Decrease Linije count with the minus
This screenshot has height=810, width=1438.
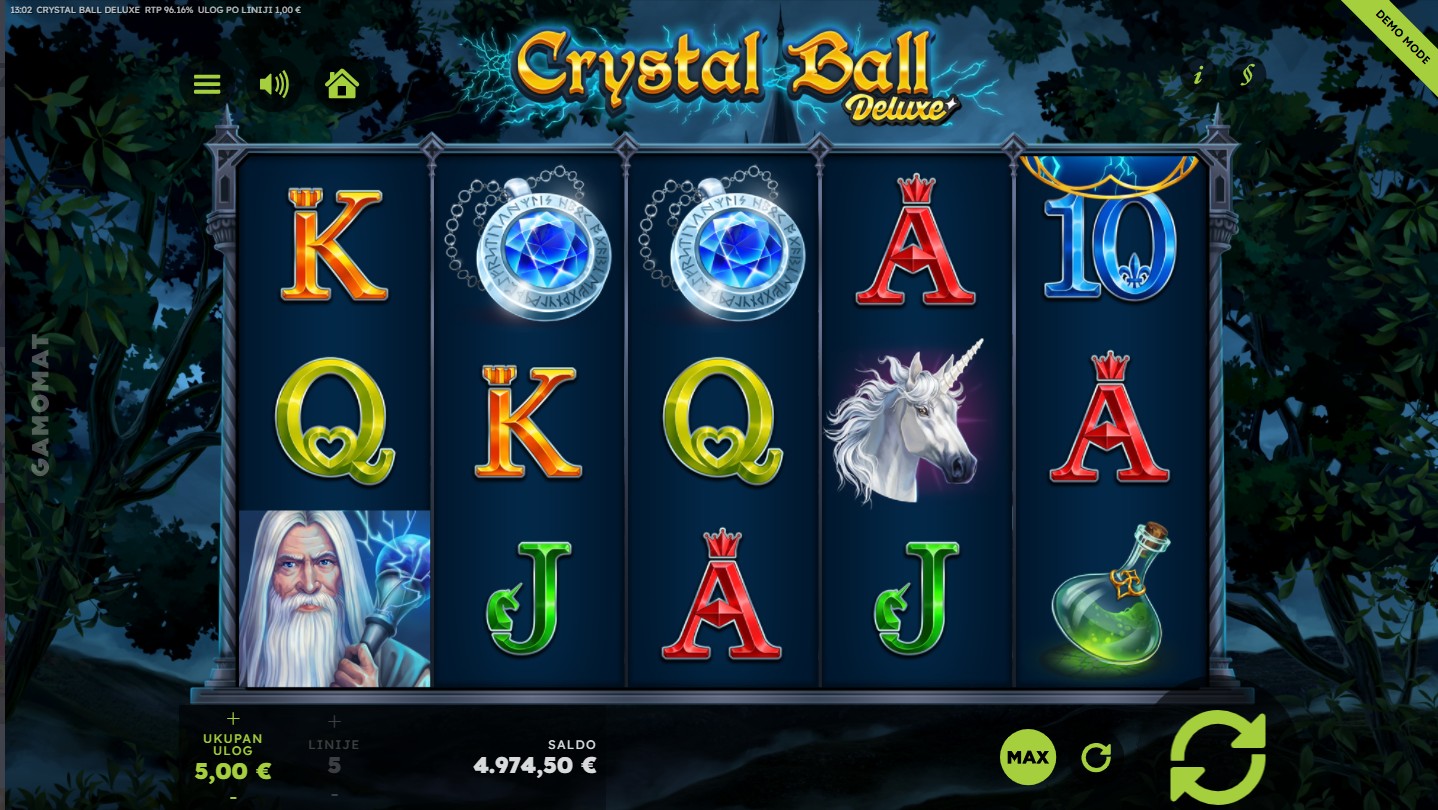pos(334,794)
